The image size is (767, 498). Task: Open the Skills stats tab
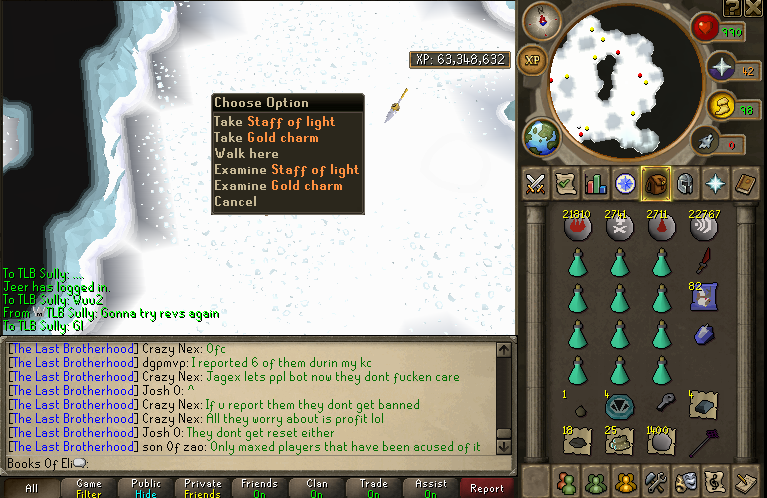click(596, 184)
